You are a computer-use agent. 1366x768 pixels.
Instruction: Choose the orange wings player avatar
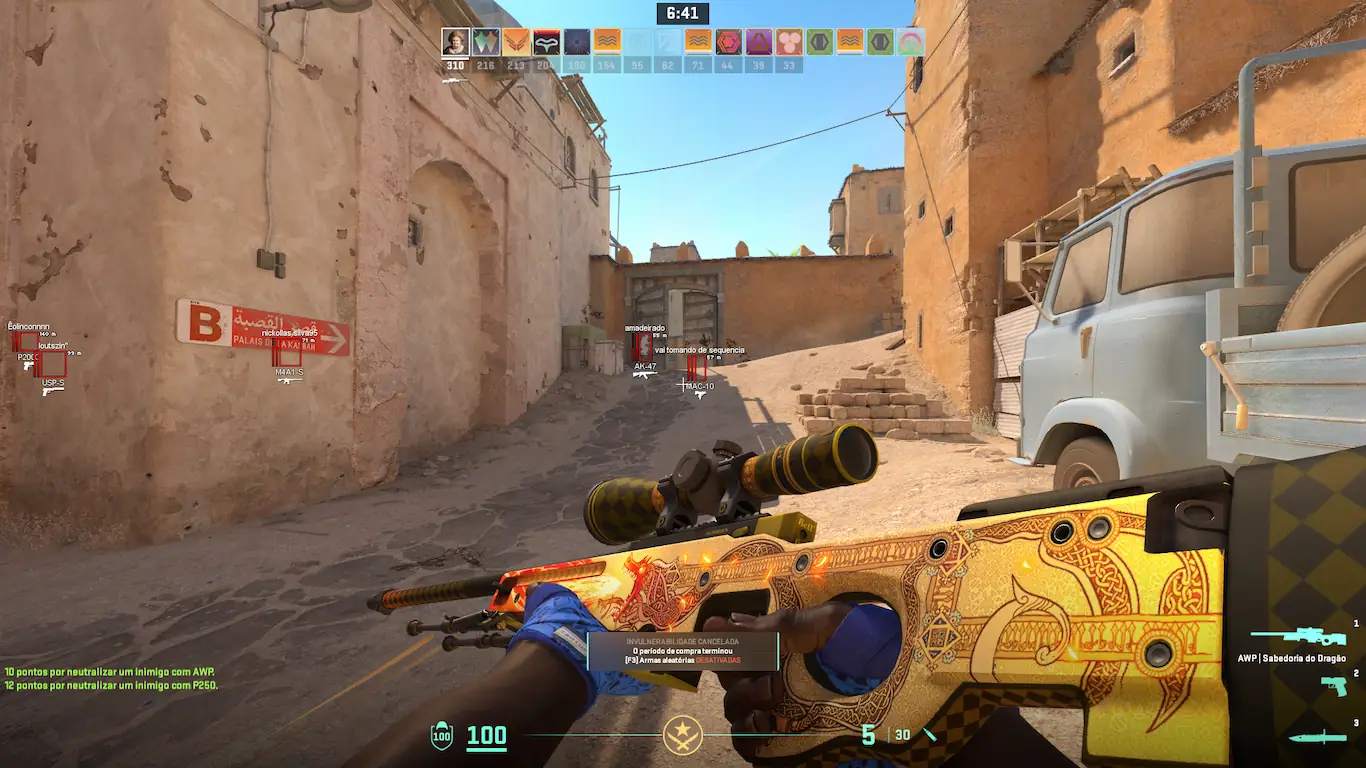point(516,42)
